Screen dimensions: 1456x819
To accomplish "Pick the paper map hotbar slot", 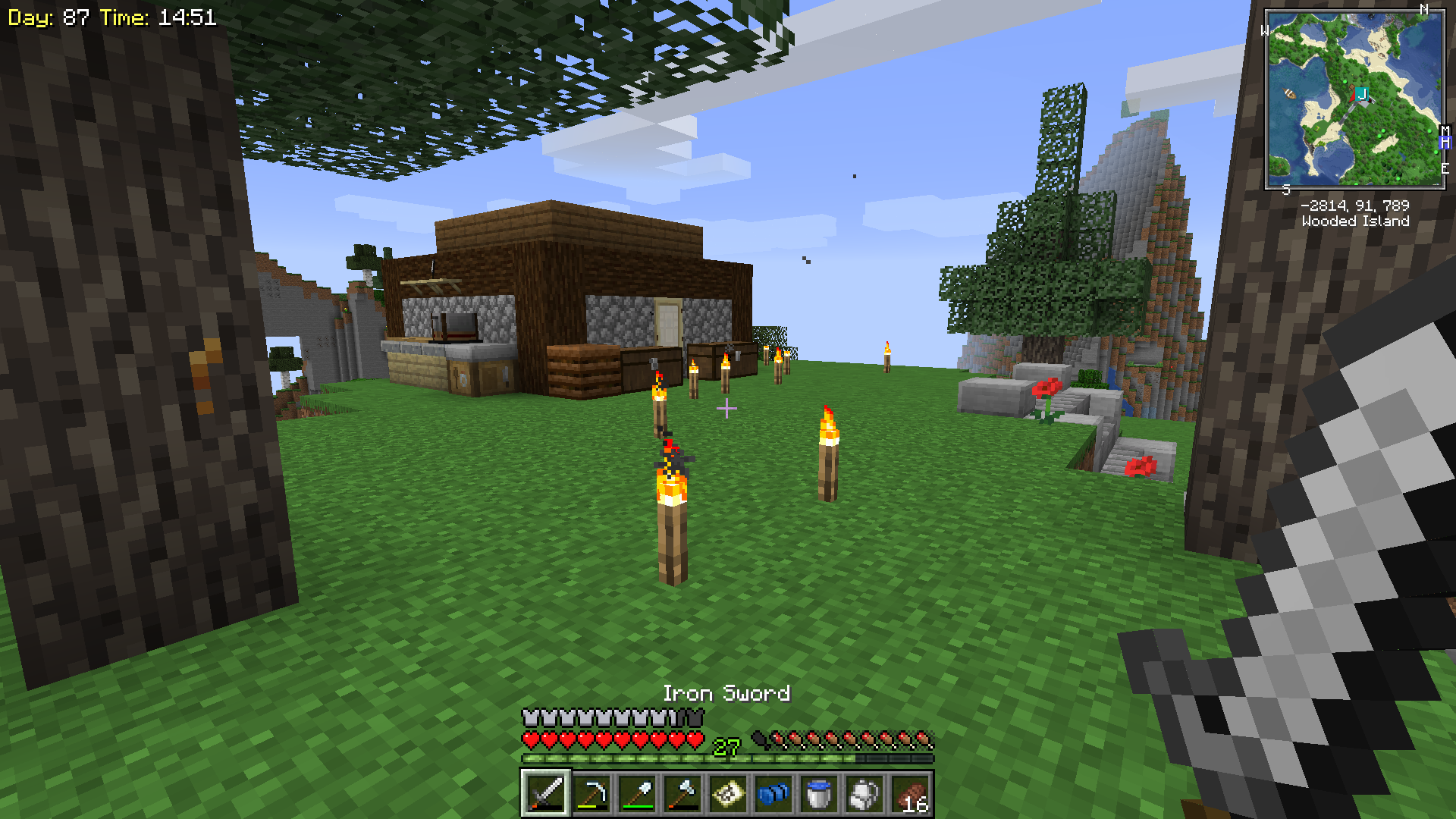I will click(x=728, y=794).
